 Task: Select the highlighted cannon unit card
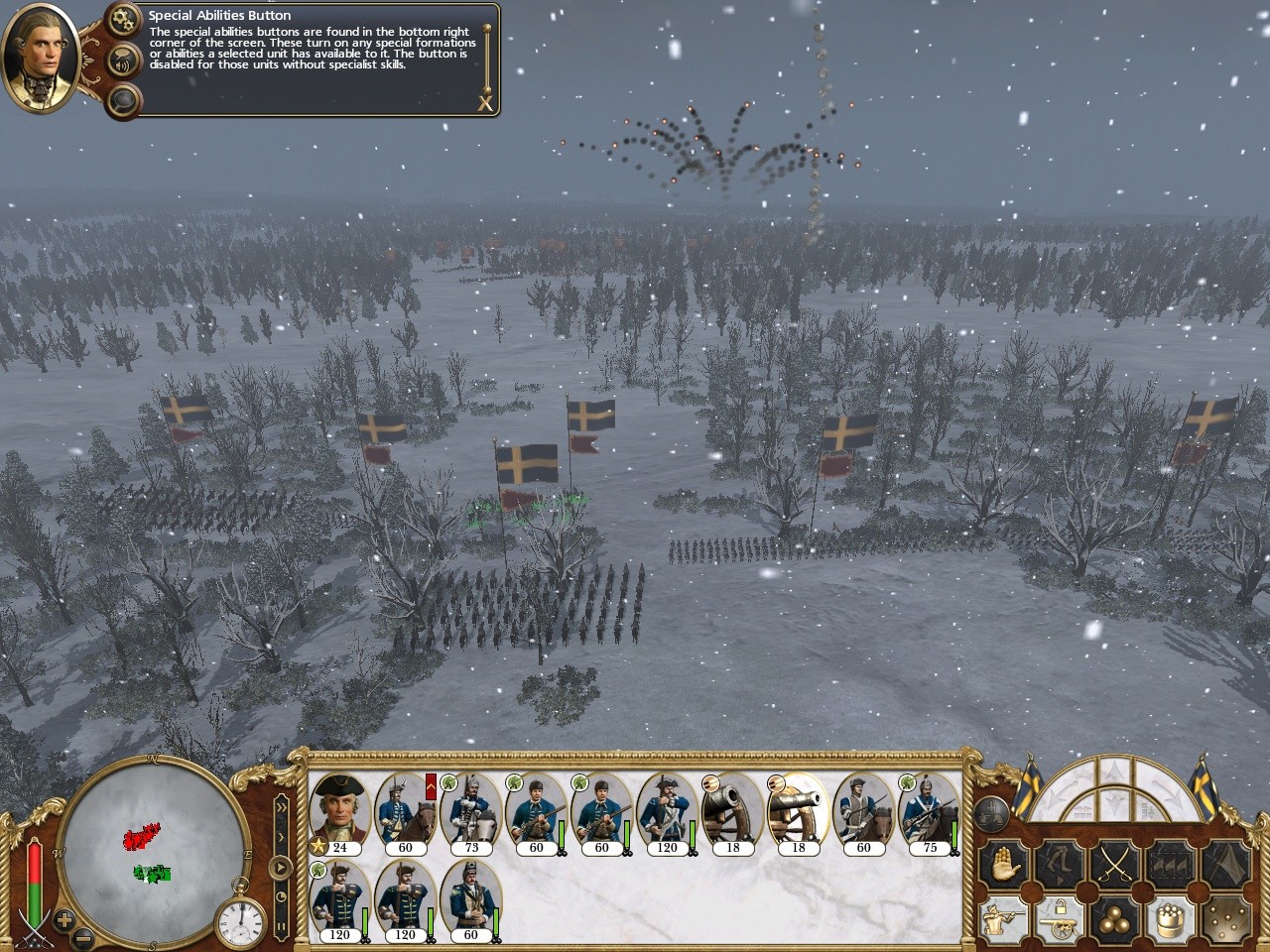(798, 811)
